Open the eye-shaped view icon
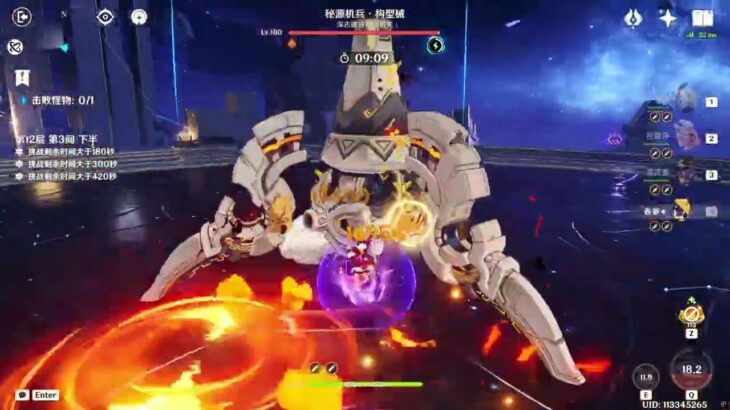The image size is (730, 410). coord(105,16)
